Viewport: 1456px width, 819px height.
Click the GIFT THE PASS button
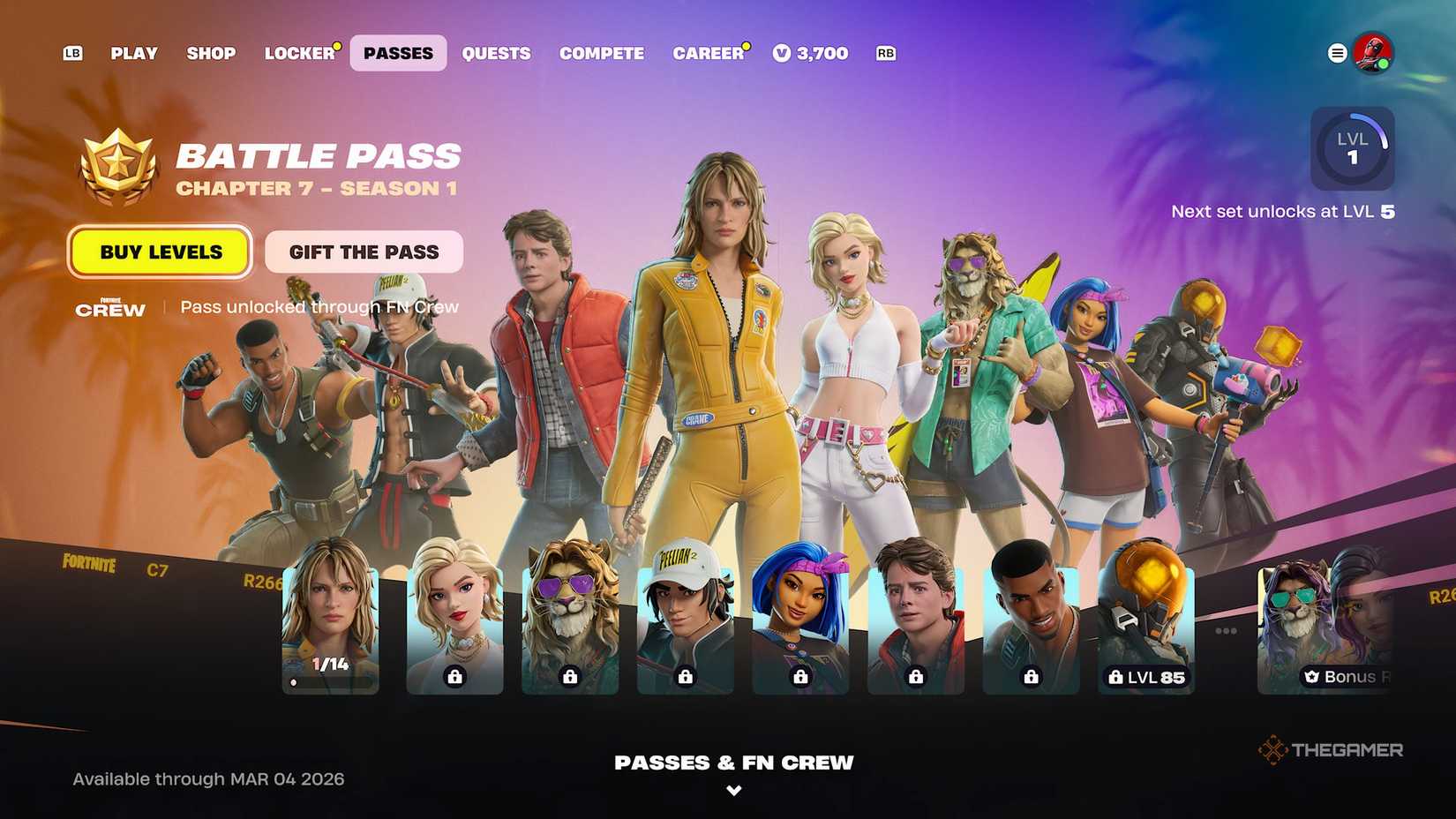(364, 252)
